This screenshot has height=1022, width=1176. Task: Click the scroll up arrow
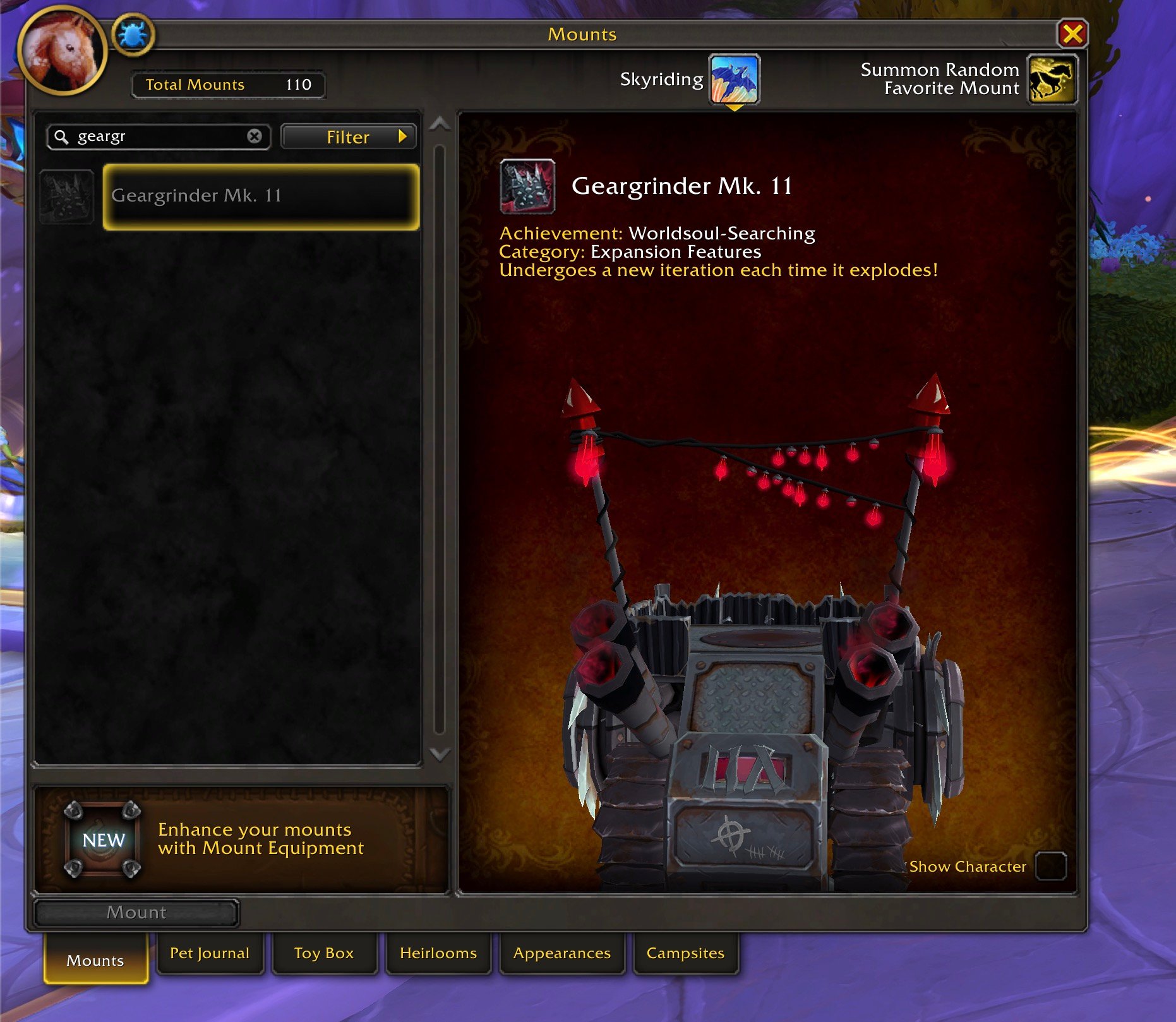click(440, 124)
